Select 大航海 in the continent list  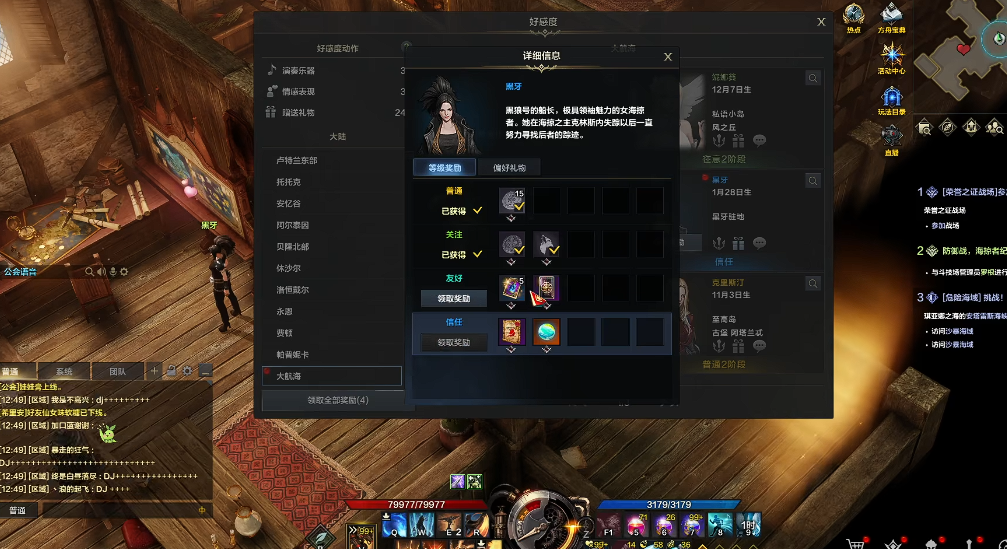pos(332,376)
